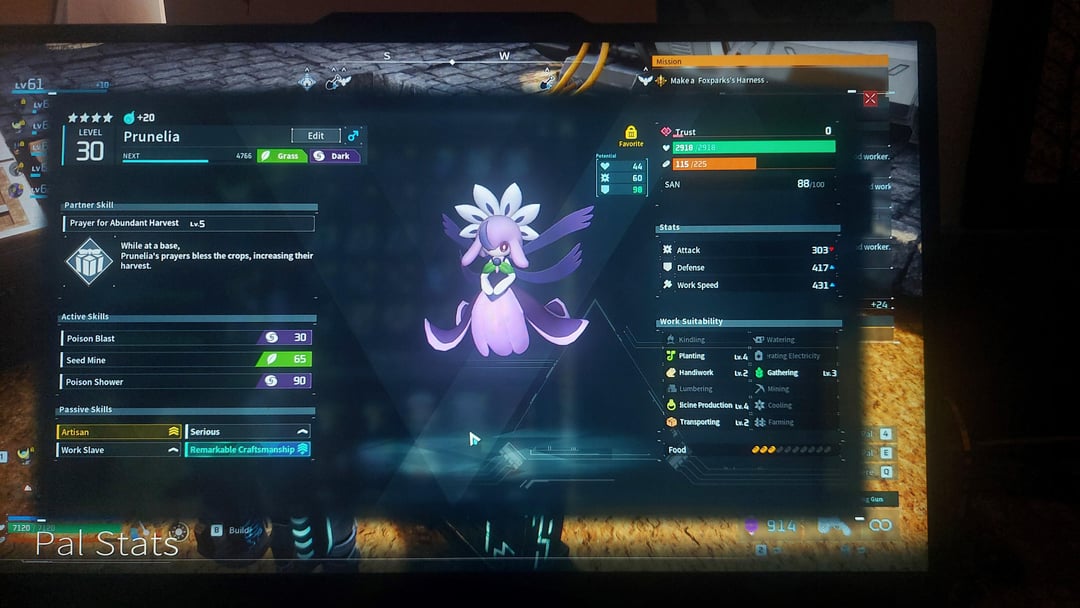Click the Edit name button
The height and width of the screenshot is (608, 1080).
315,136
